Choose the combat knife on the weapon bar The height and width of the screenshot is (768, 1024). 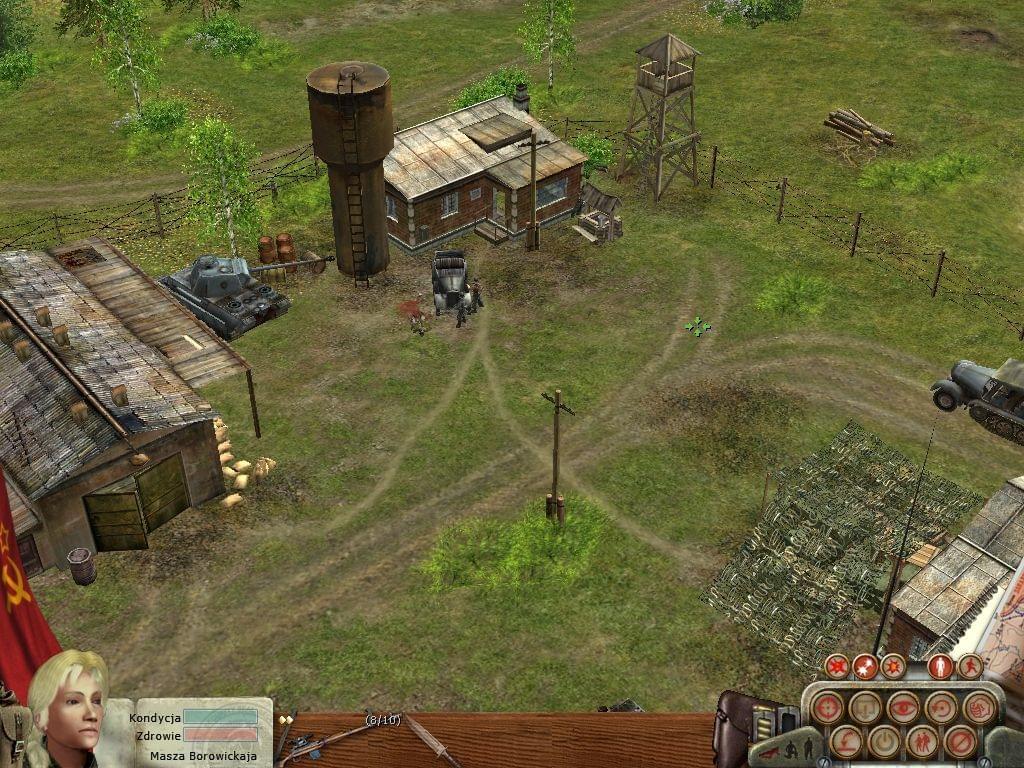click(x=432, y=740)
